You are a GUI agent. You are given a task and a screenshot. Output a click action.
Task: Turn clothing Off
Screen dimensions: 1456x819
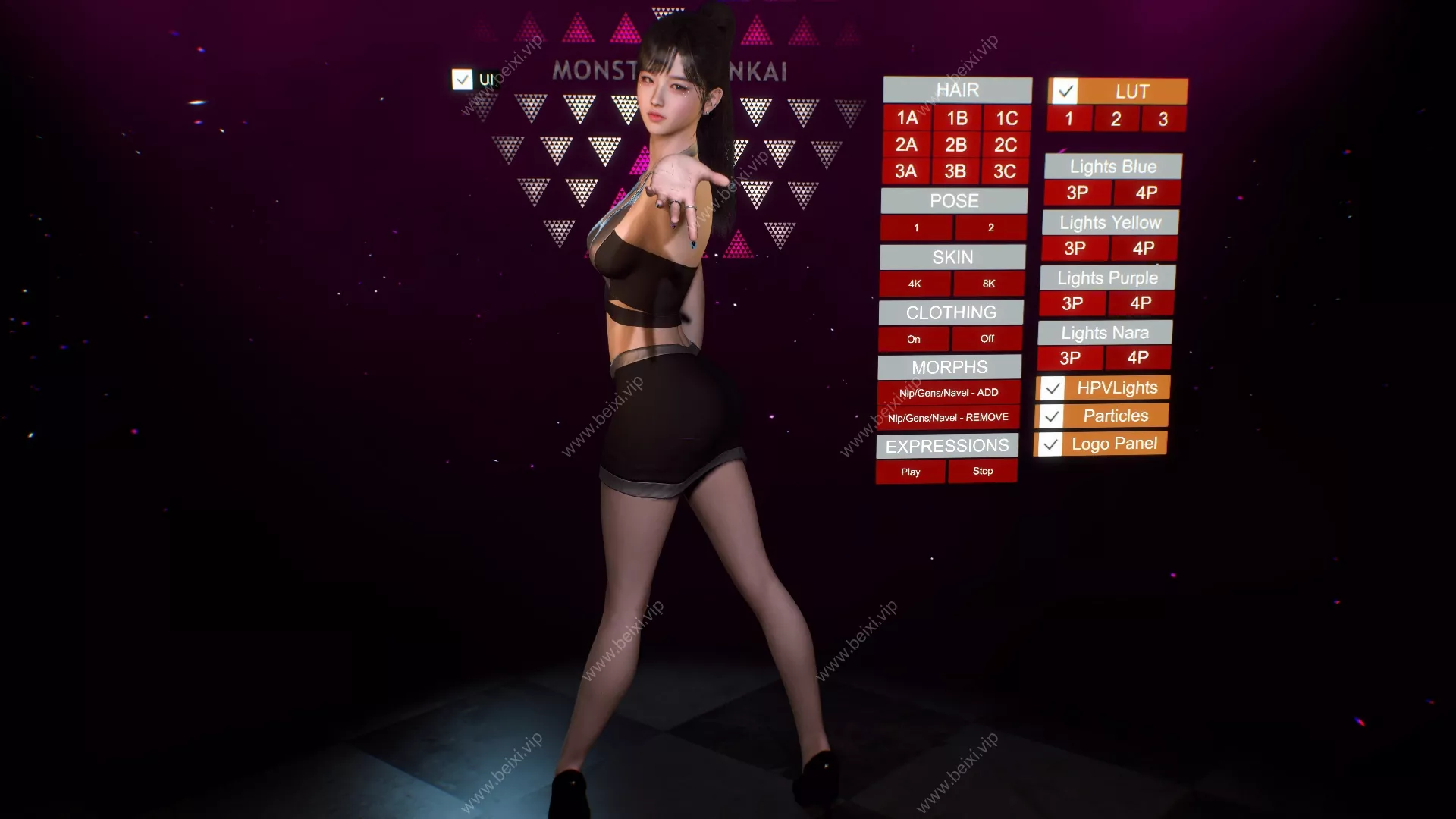pos(987,339)
